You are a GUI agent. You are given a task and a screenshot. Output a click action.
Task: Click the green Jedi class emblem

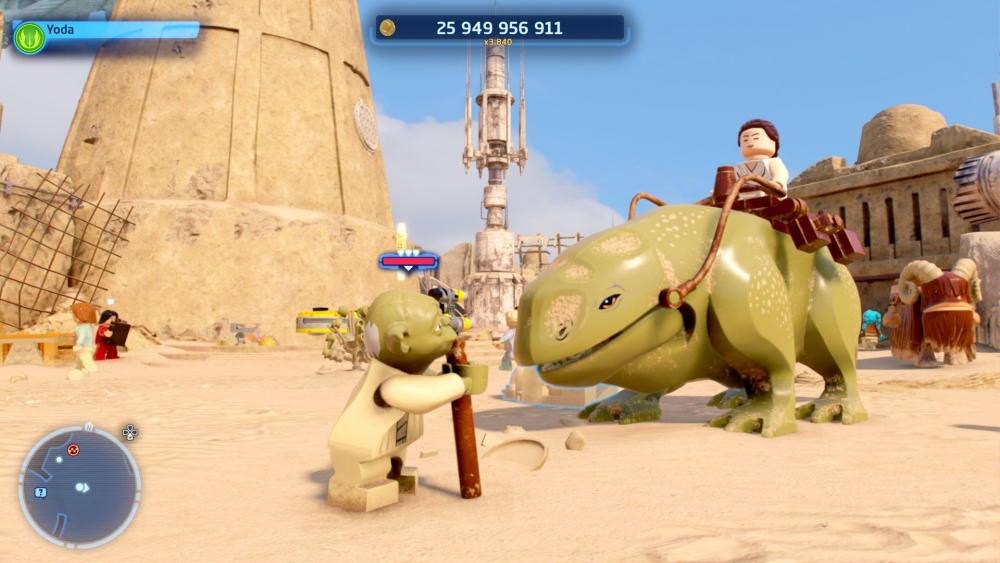29,38
